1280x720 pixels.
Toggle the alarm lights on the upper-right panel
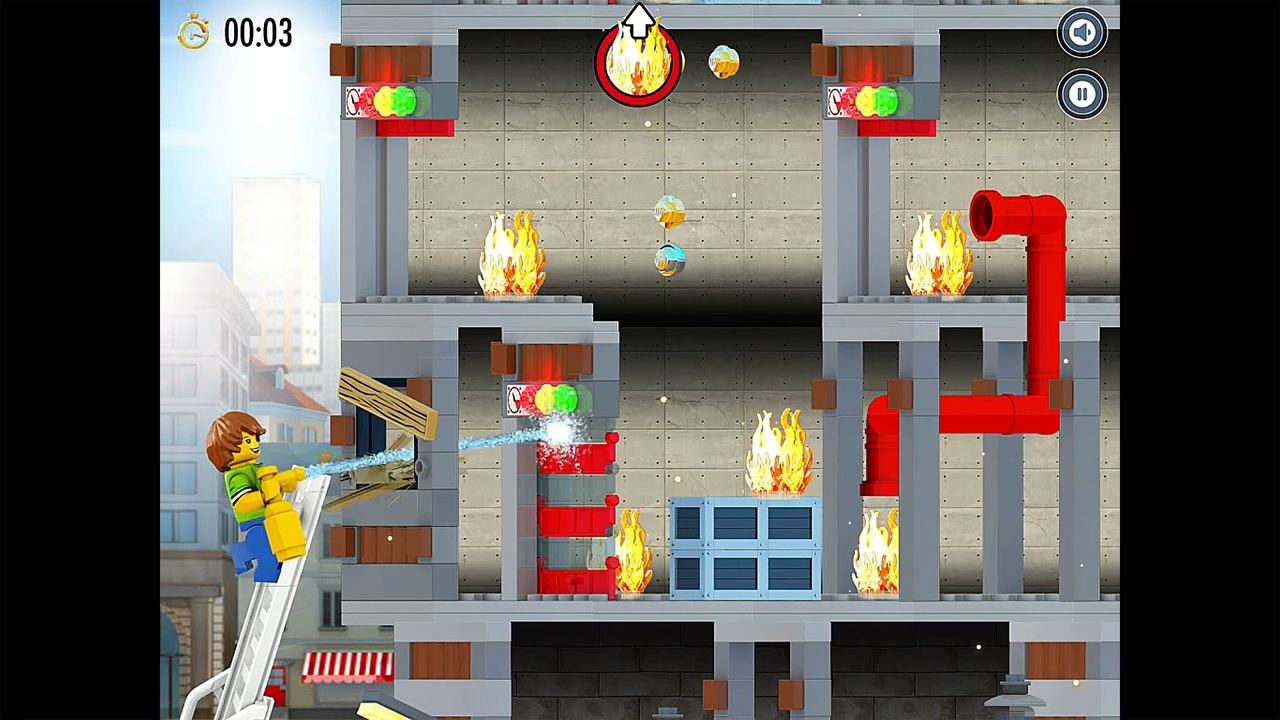[878, 99]
